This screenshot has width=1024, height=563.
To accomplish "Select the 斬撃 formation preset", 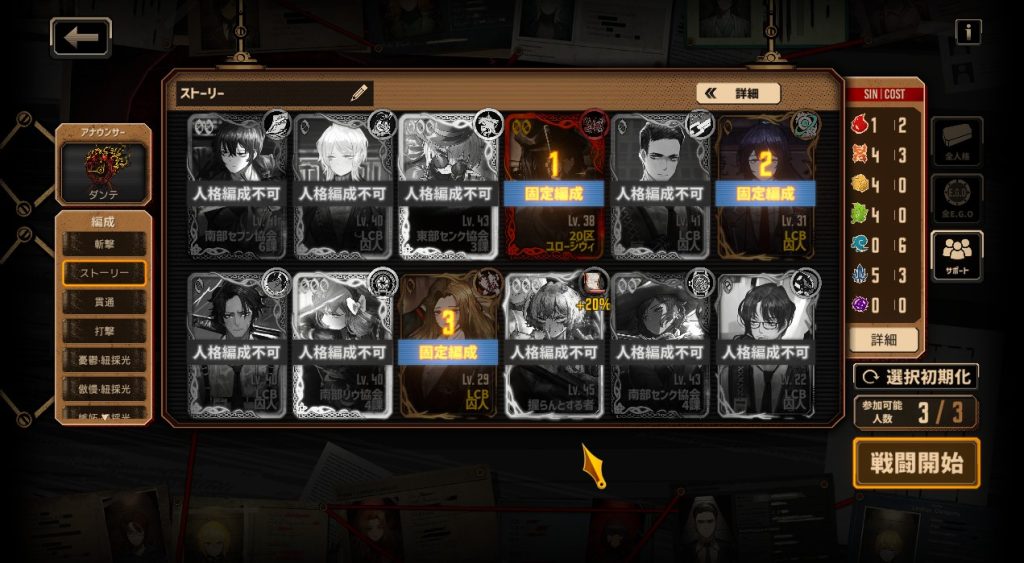I will click(104, 243).
